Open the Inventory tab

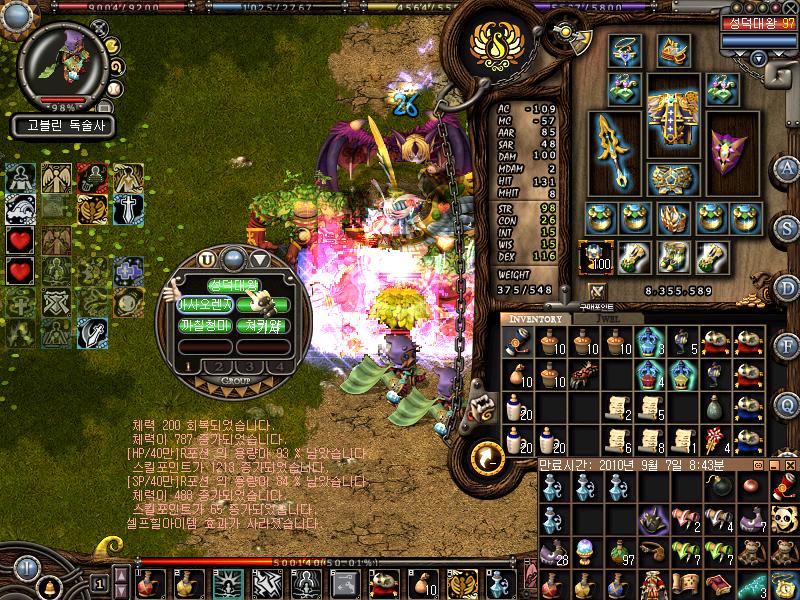tap(535, 319)
